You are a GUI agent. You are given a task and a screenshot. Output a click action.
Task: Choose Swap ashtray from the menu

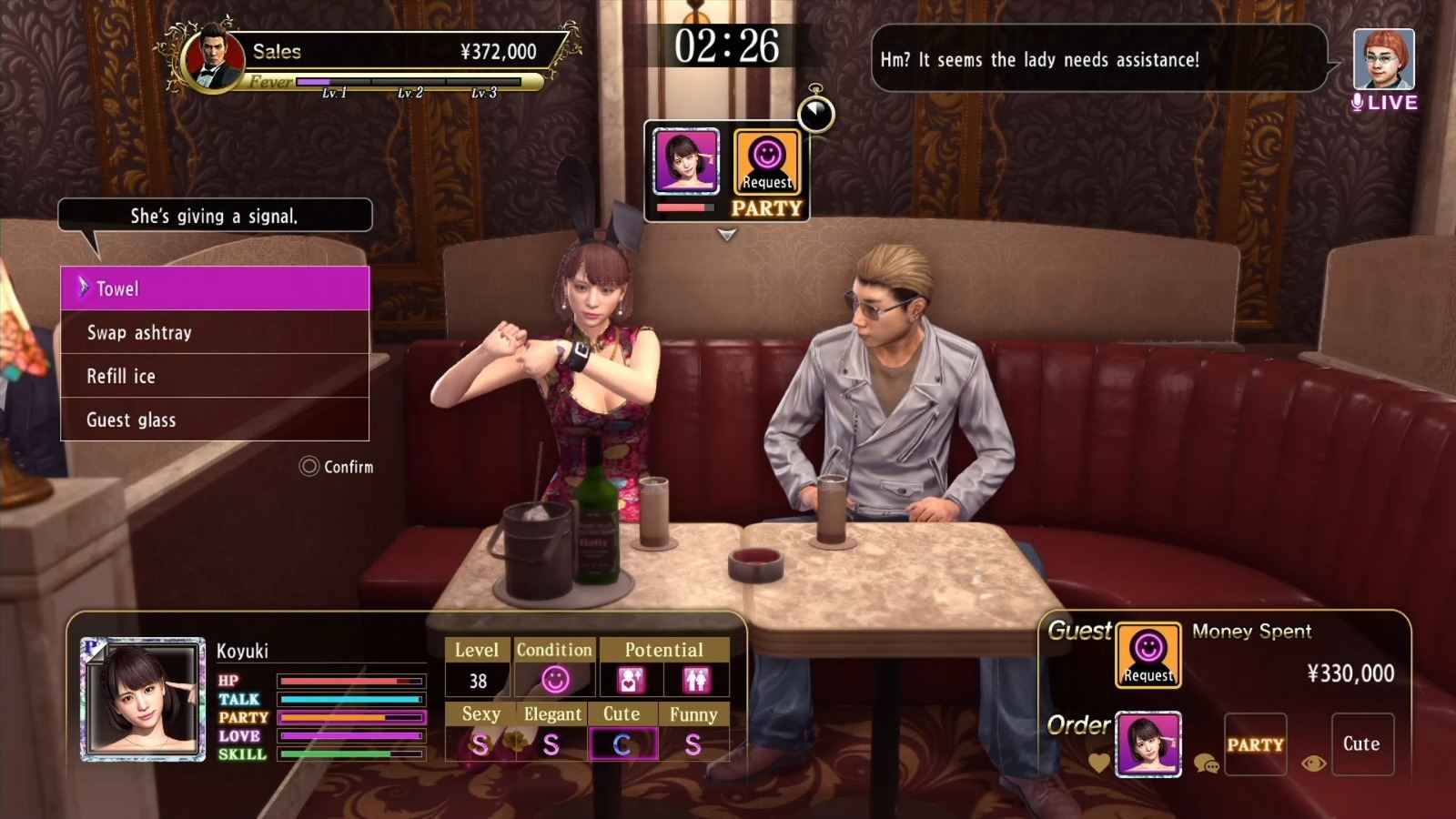point(137,332)
